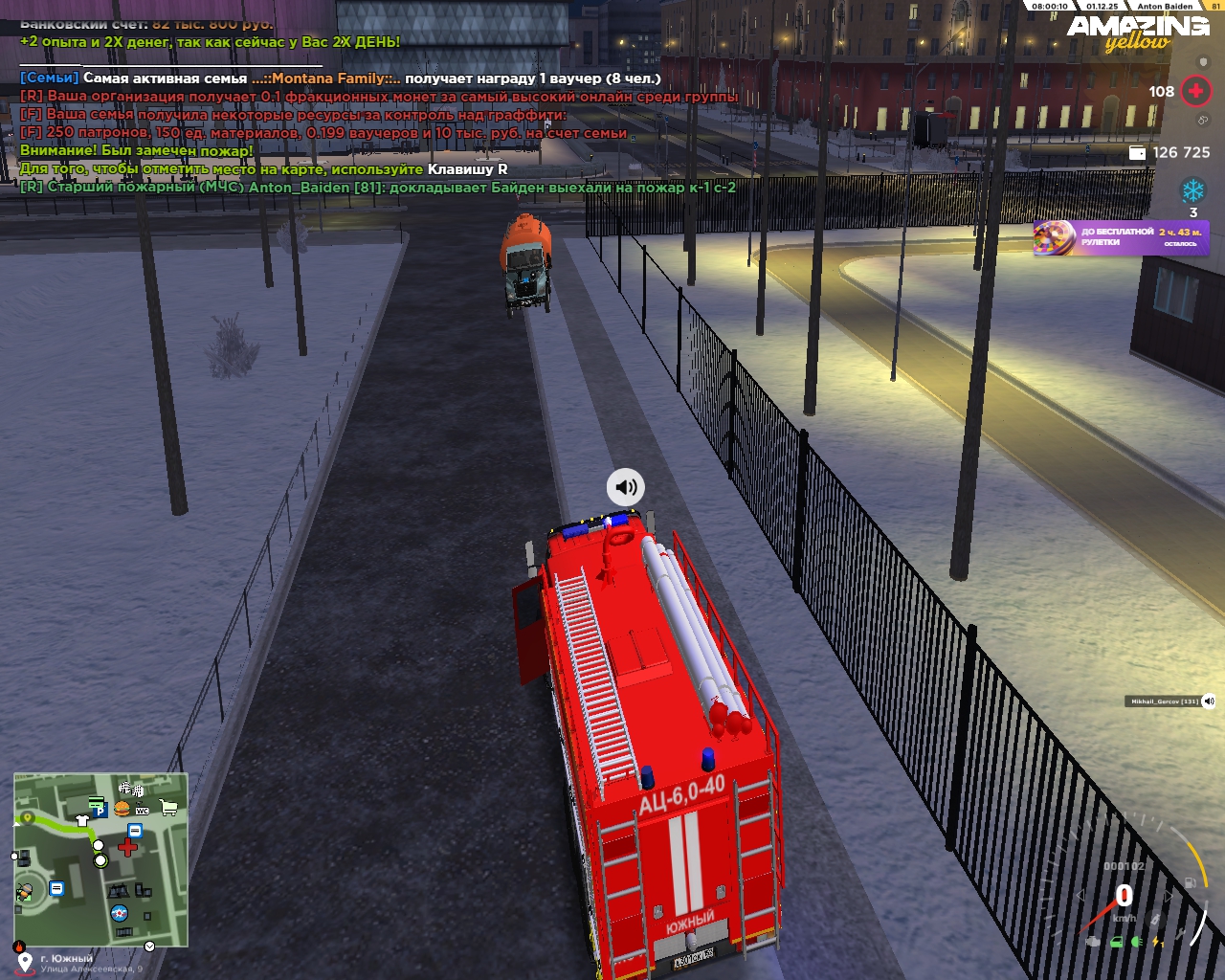Viewport: 1225px width, 980px height.
Task: Click the city location pin icon
Action: coord(25,963)
